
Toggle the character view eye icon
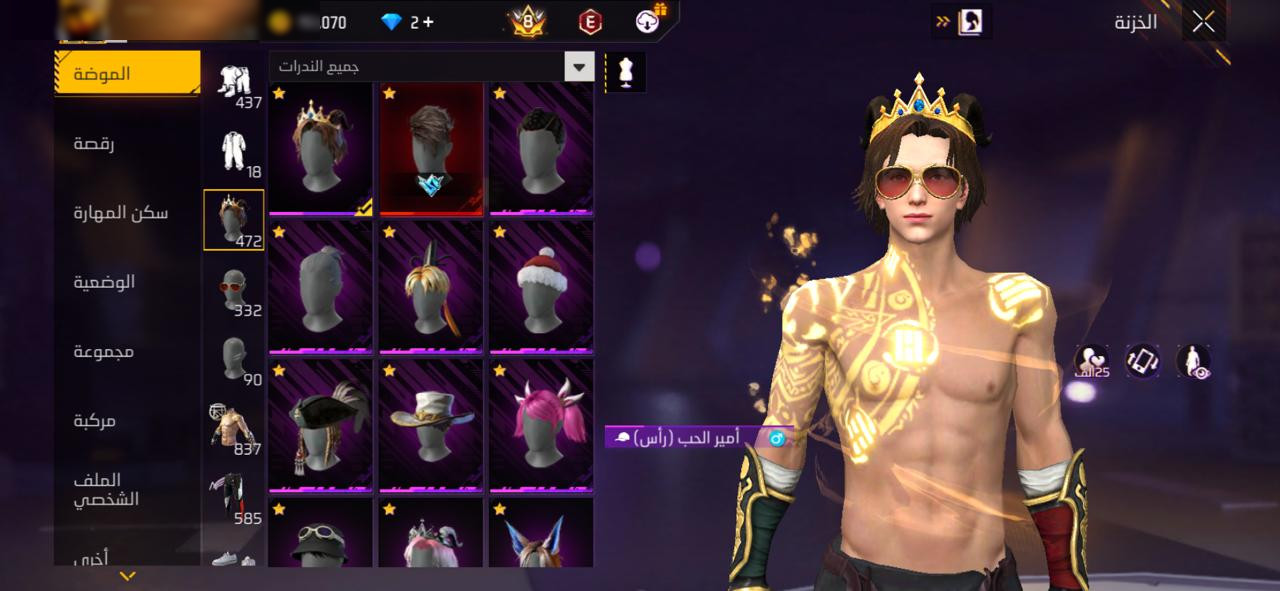tap(1193, 362)
